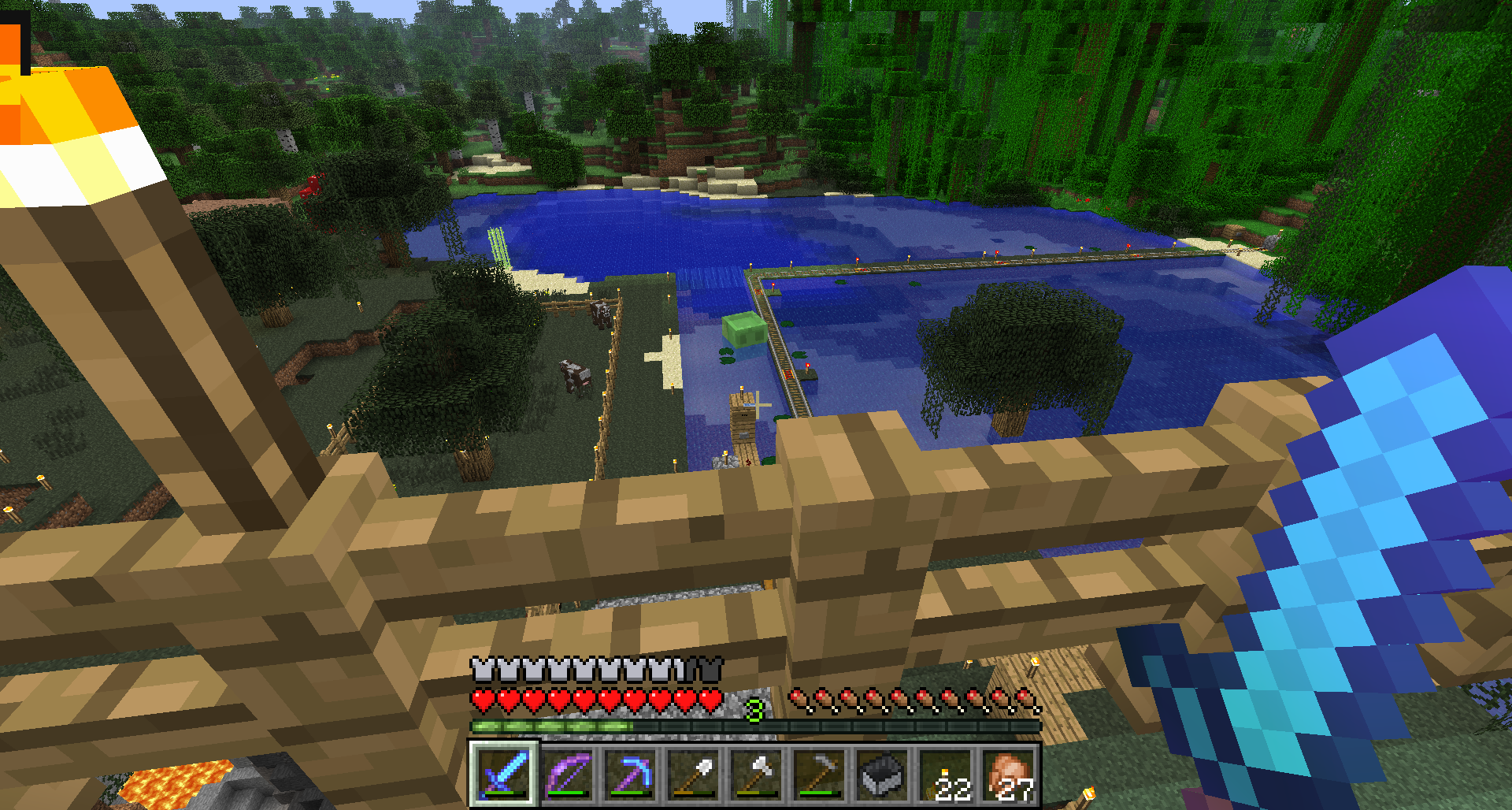Screen dimensions: 1512x810
Task: Choose the minecart hotbar slot
Action: (883, 774)
